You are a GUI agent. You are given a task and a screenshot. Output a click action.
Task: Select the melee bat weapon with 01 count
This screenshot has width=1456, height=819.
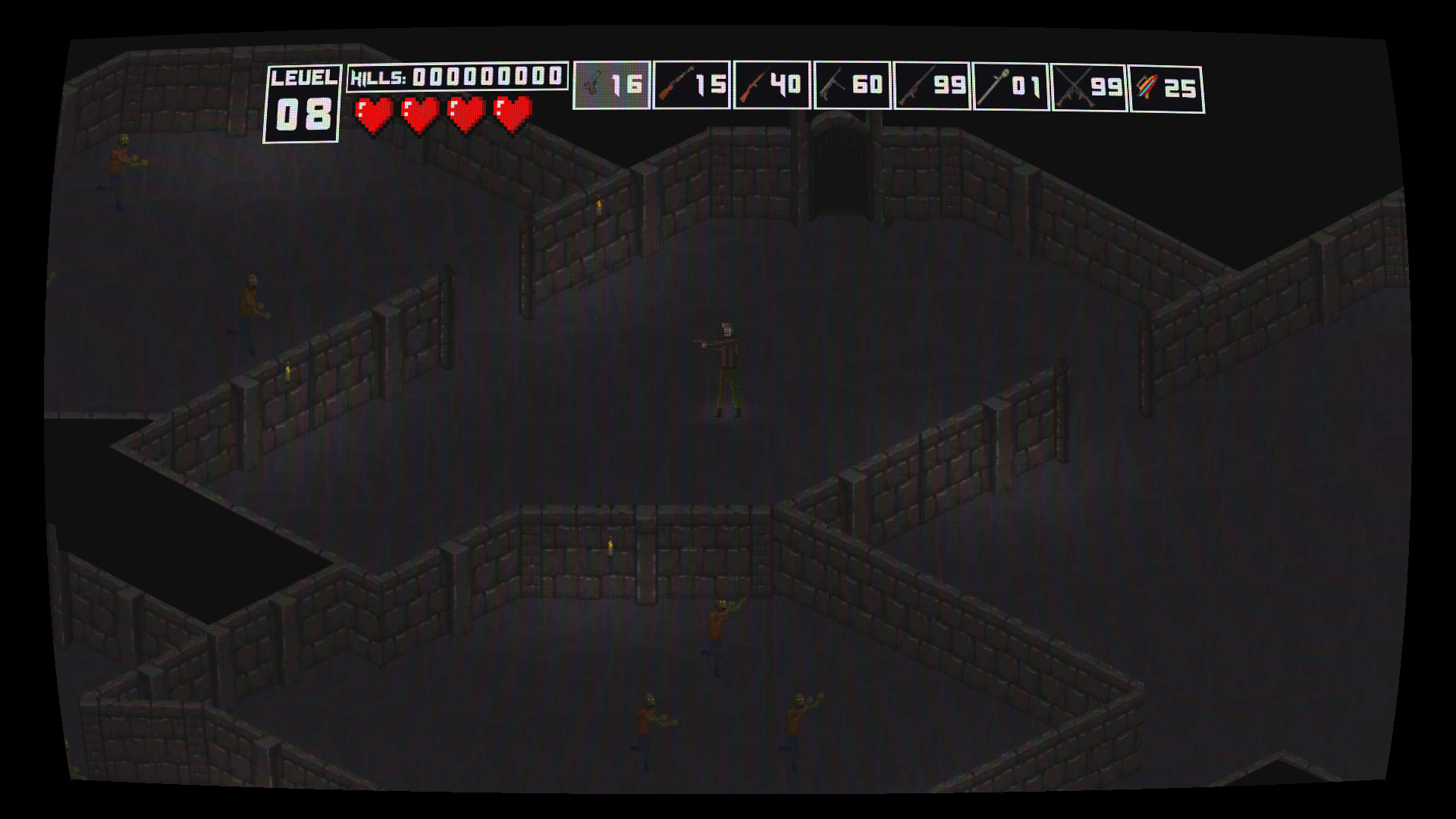point(1012,83)
